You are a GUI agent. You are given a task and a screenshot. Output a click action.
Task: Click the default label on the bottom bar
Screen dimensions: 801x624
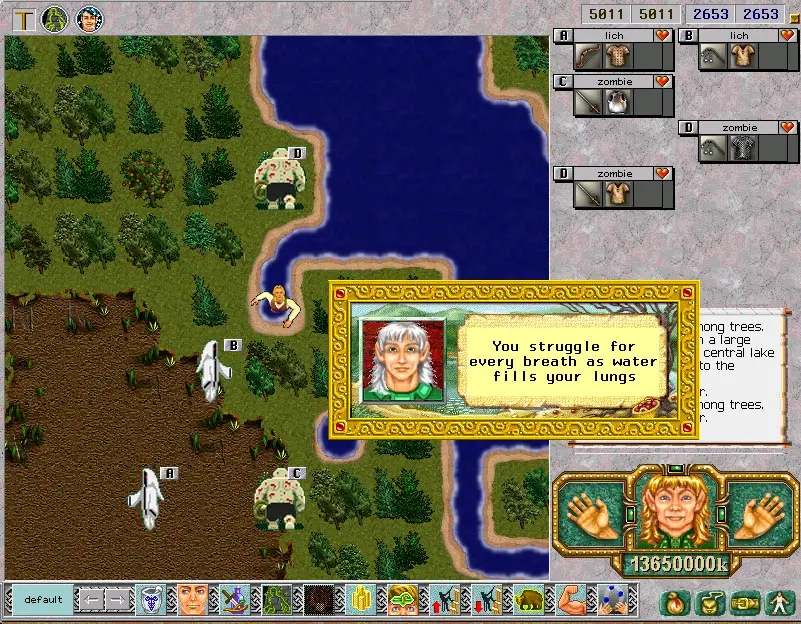43,600
